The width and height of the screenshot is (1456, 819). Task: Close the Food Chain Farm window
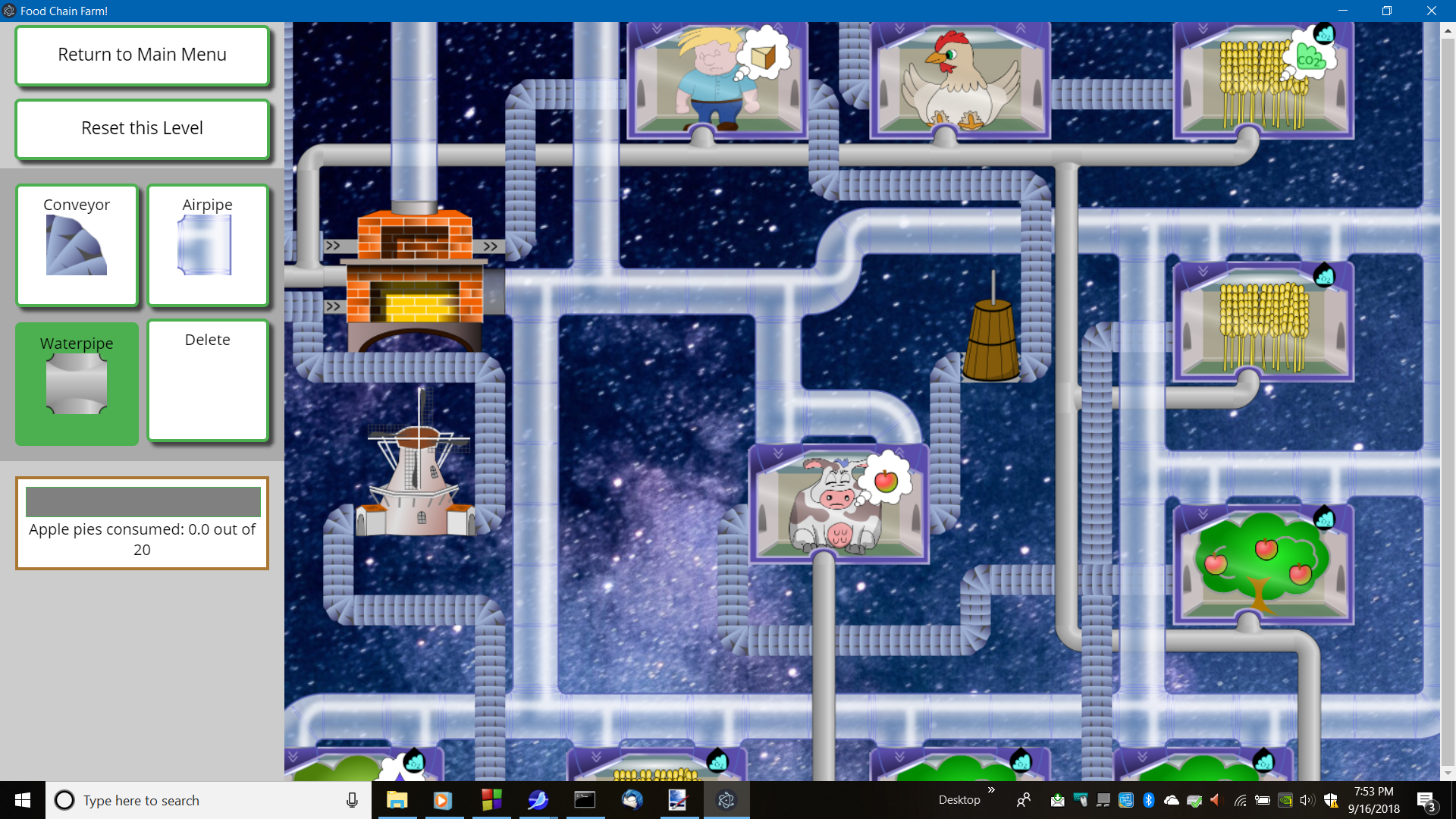pyautogui.click(x=1431, y=11)
